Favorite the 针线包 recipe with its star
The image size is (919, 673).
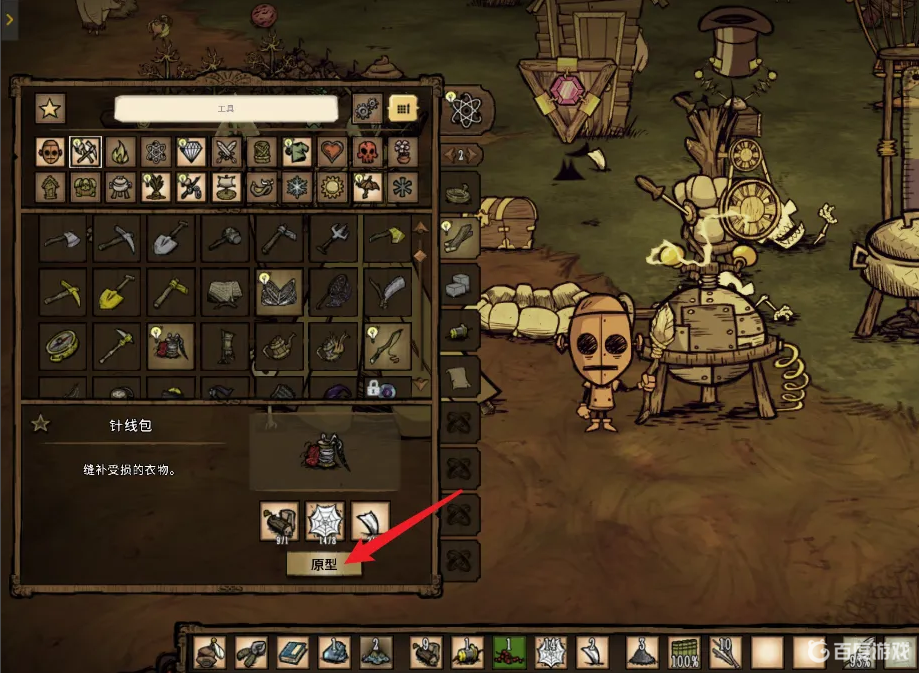pos(40,424)
